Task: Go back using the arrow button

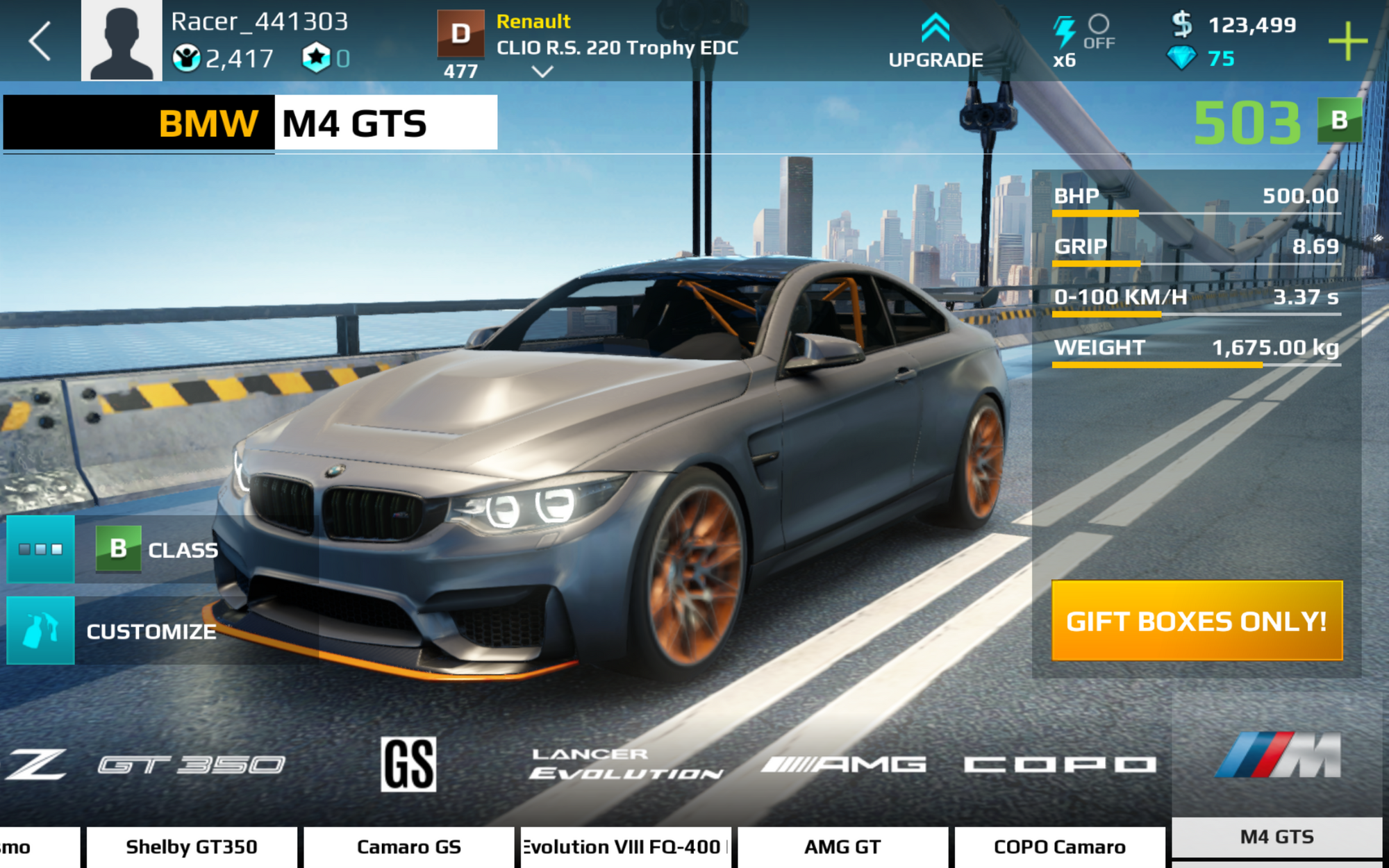Action: point(40,41)
